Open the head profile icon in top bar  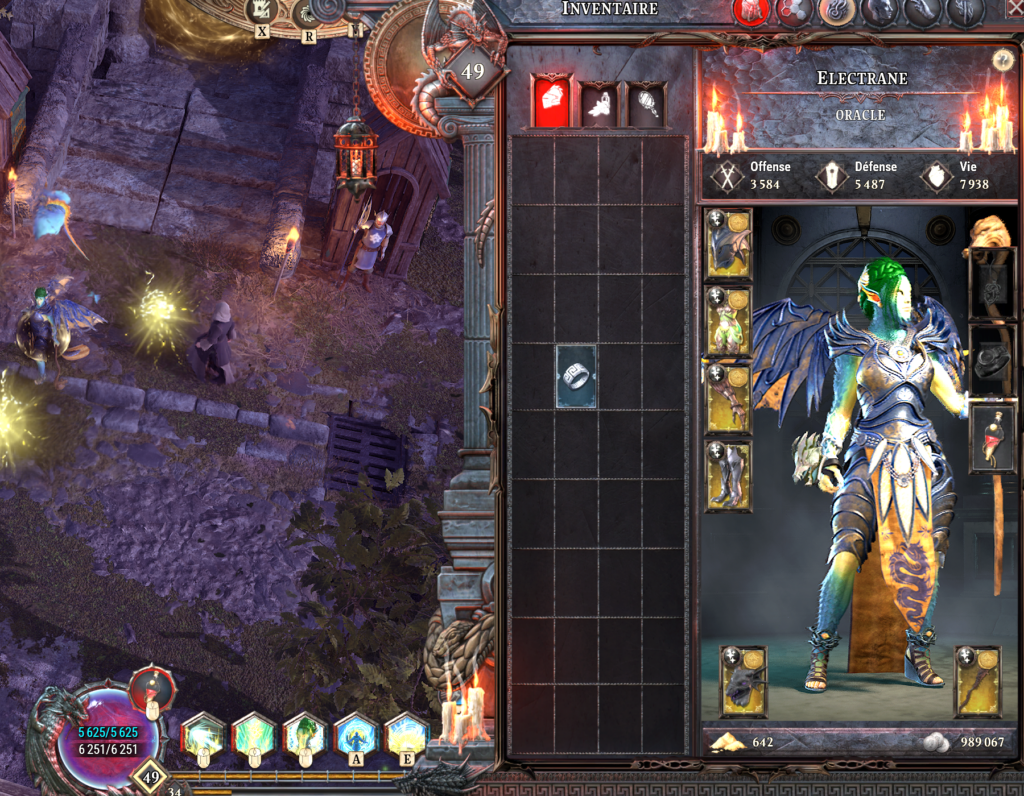pyautogui.click(x=880, y=11)
